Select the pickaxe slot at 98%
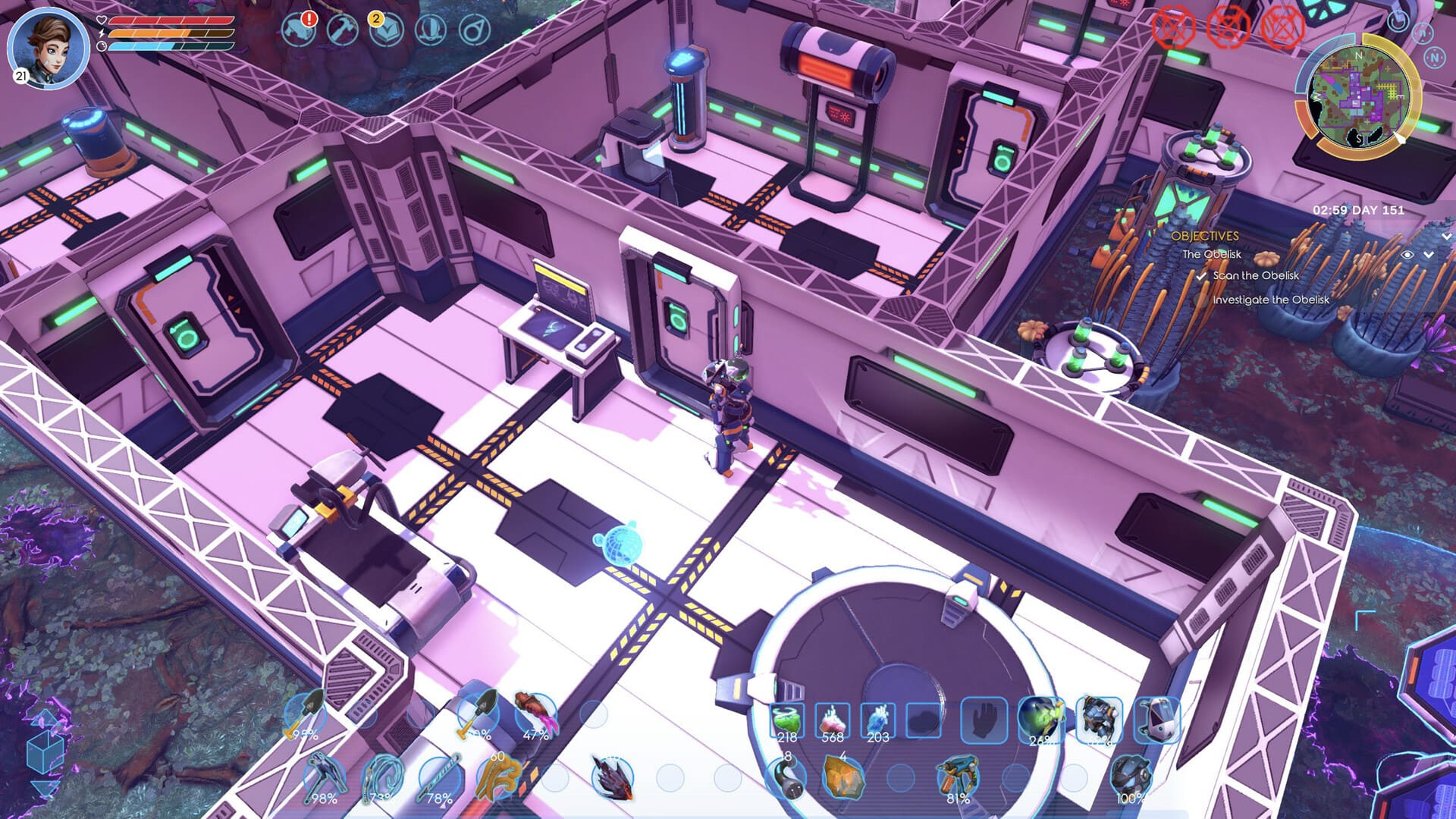The width and height of the screenshot is (1456, 819). pos(324,778)
